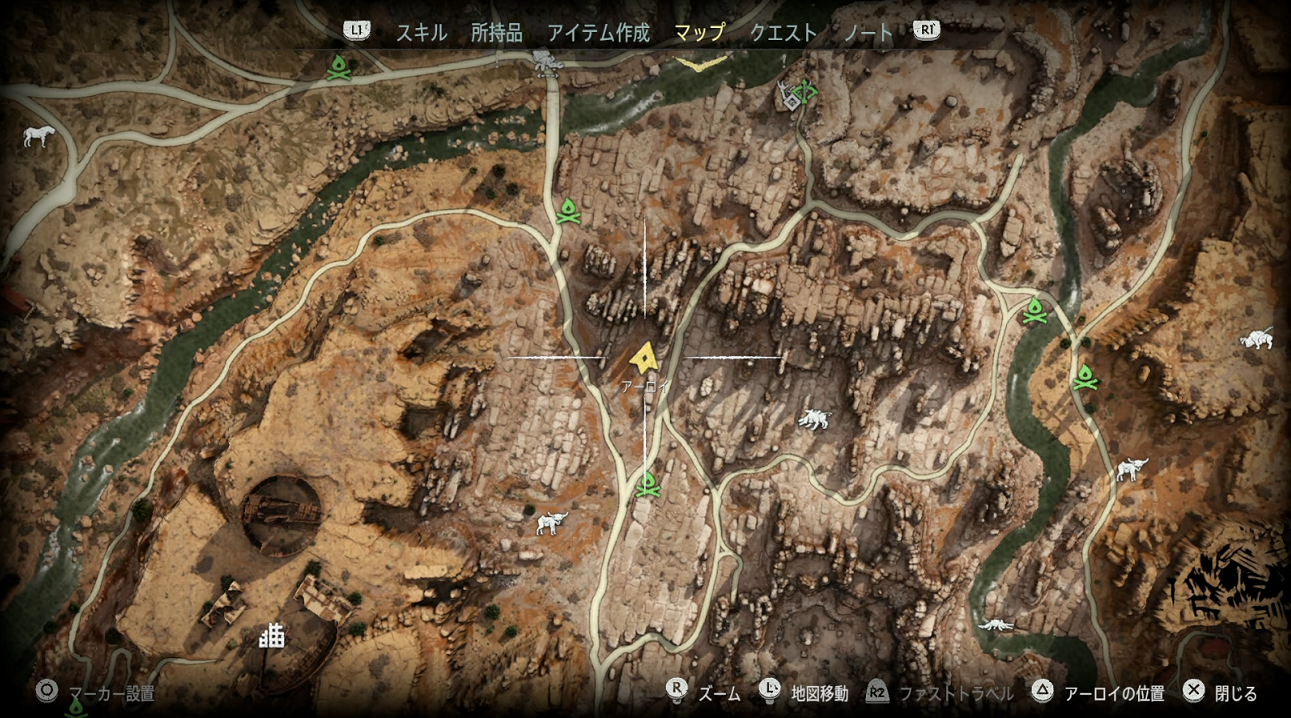Select the pale machine icon beside スキル tab
The width and height of the screenshot is (1291, 718).
point(548,62)
